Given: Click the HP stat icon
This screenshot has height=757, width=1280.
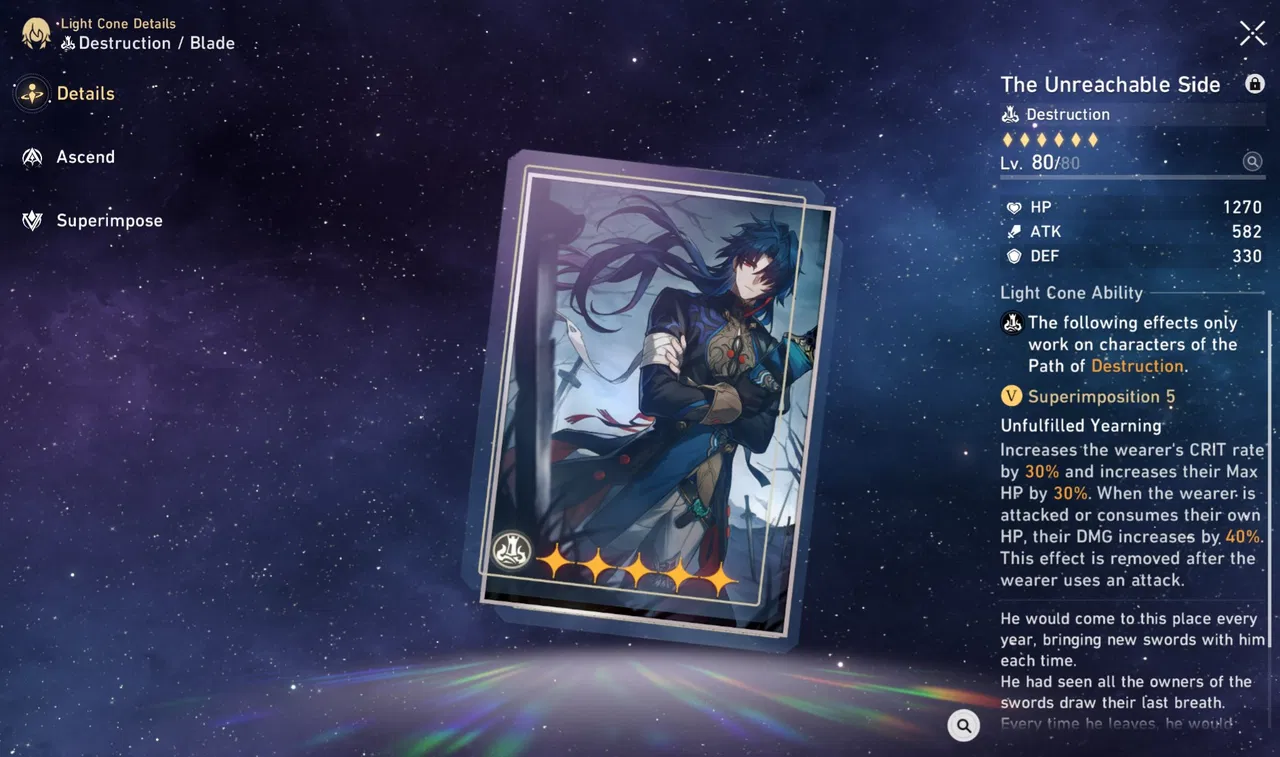Looking at the screenshot, I should [x=1013, y=207].
